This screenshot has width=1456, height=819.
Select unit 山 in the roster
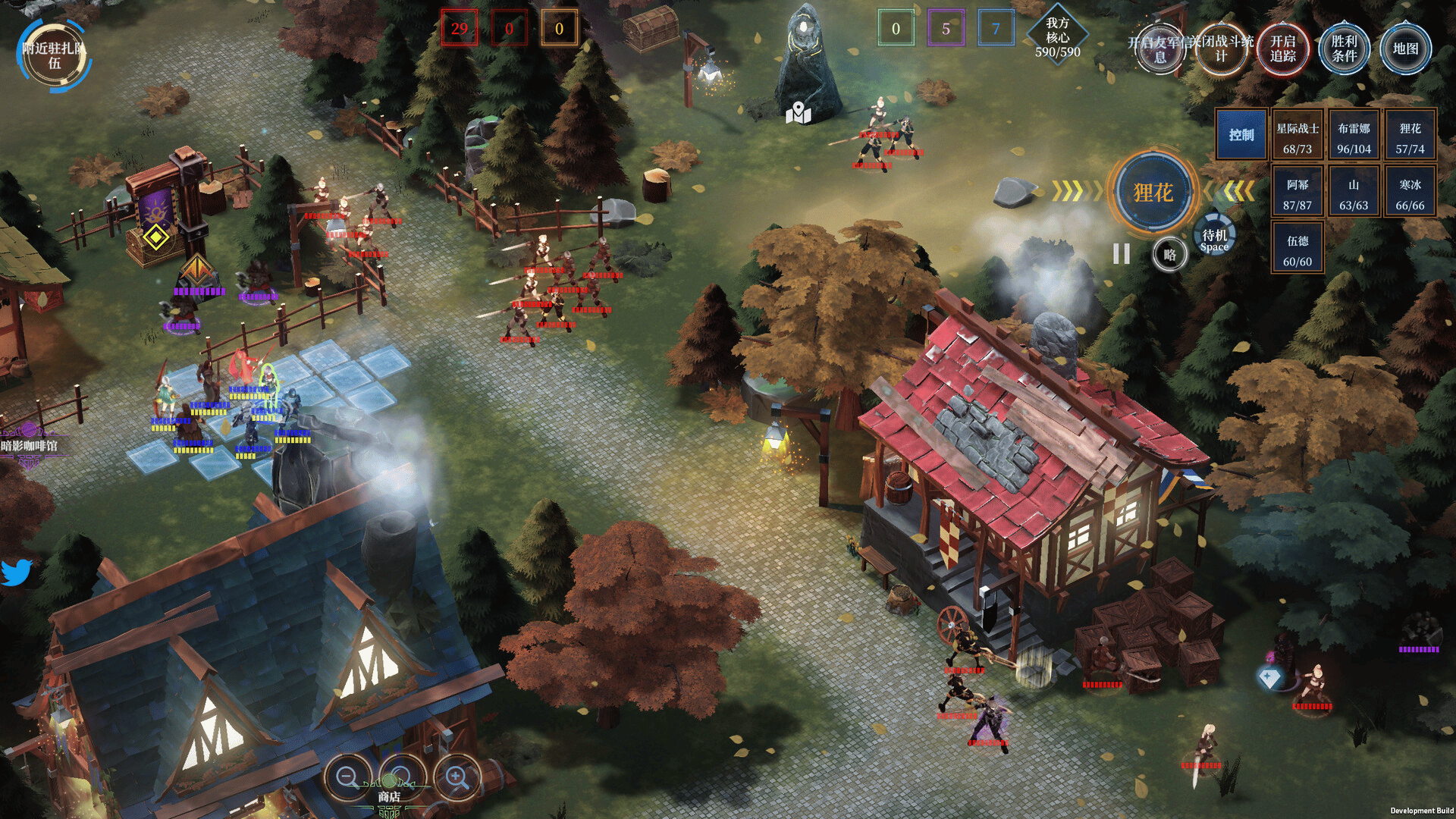point(1354,194)
